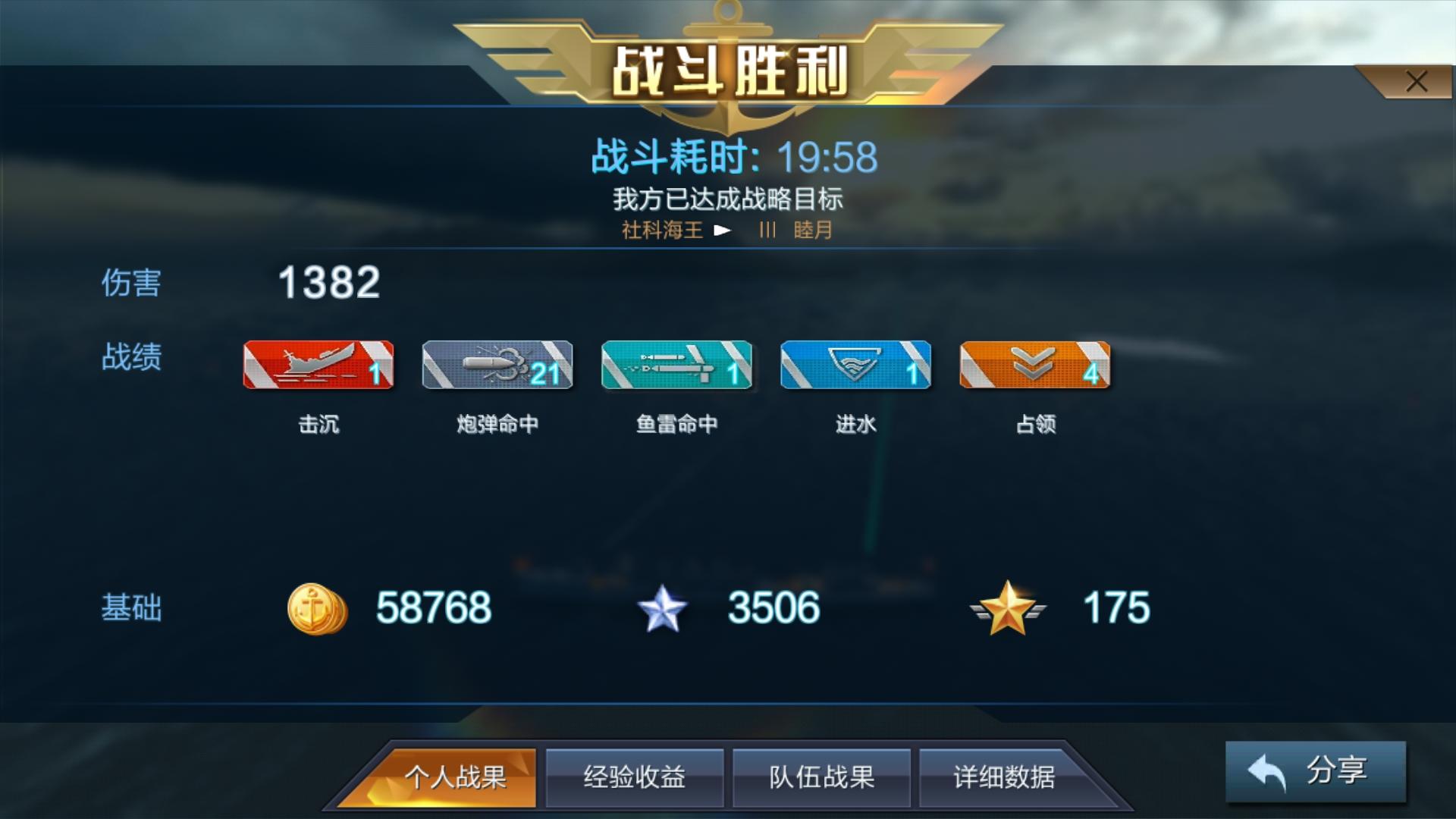Click the 炮弹命中 shell hit icon showing 21
Screen dimensions: 1456x819
[x=497, y=365]
